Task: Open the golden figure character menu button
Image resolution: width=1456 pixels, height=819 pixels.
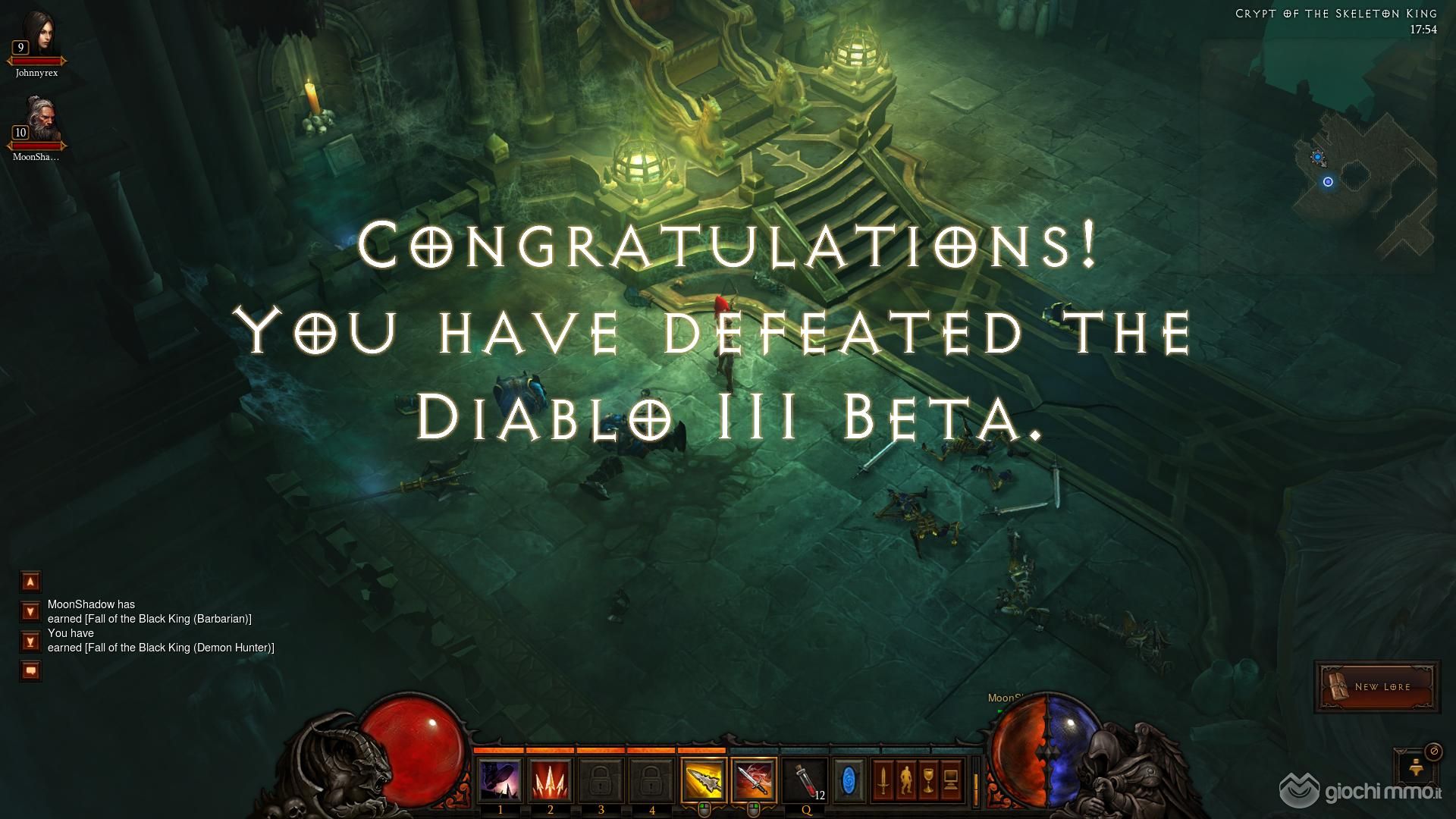Action: tap(905, 780)
